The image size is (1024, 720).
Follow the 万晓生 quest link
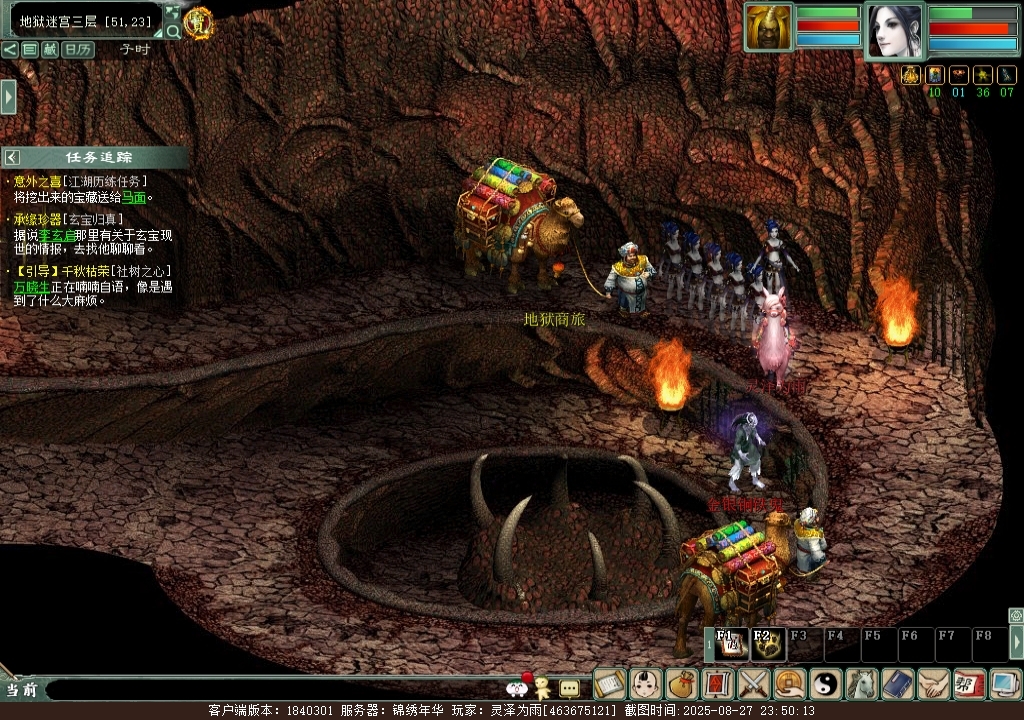(x=32, y=287)
